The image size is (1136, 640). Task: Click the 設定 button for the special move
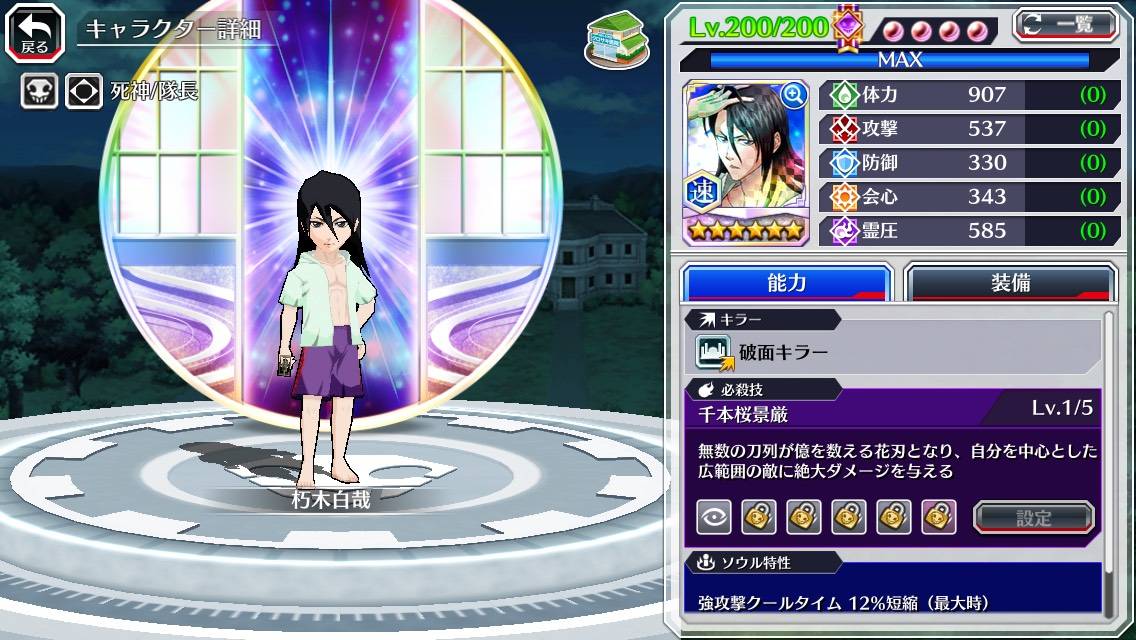[1033, 517]
